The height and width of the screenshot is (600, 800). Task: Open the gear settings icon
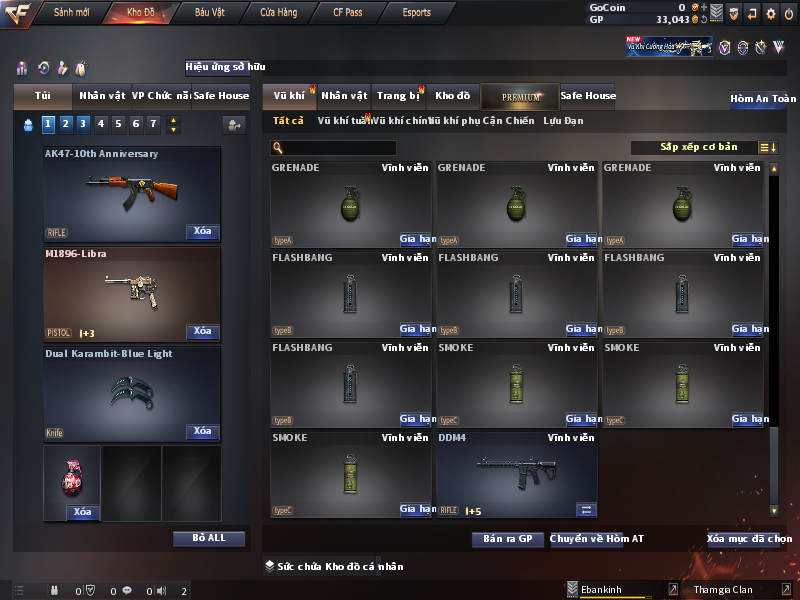point(770,13)
